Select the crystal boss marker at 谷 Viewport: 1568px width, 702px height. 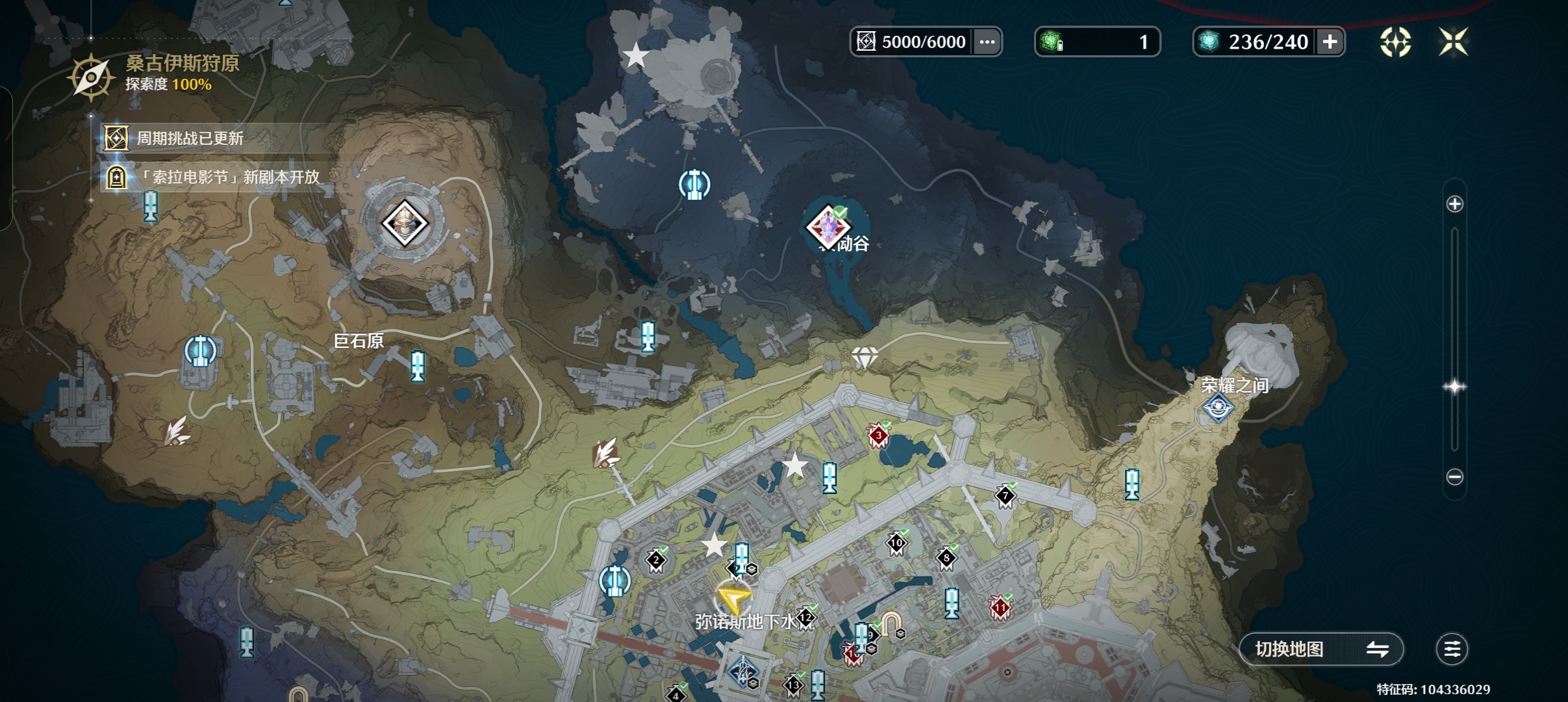(x=828, y=227)
